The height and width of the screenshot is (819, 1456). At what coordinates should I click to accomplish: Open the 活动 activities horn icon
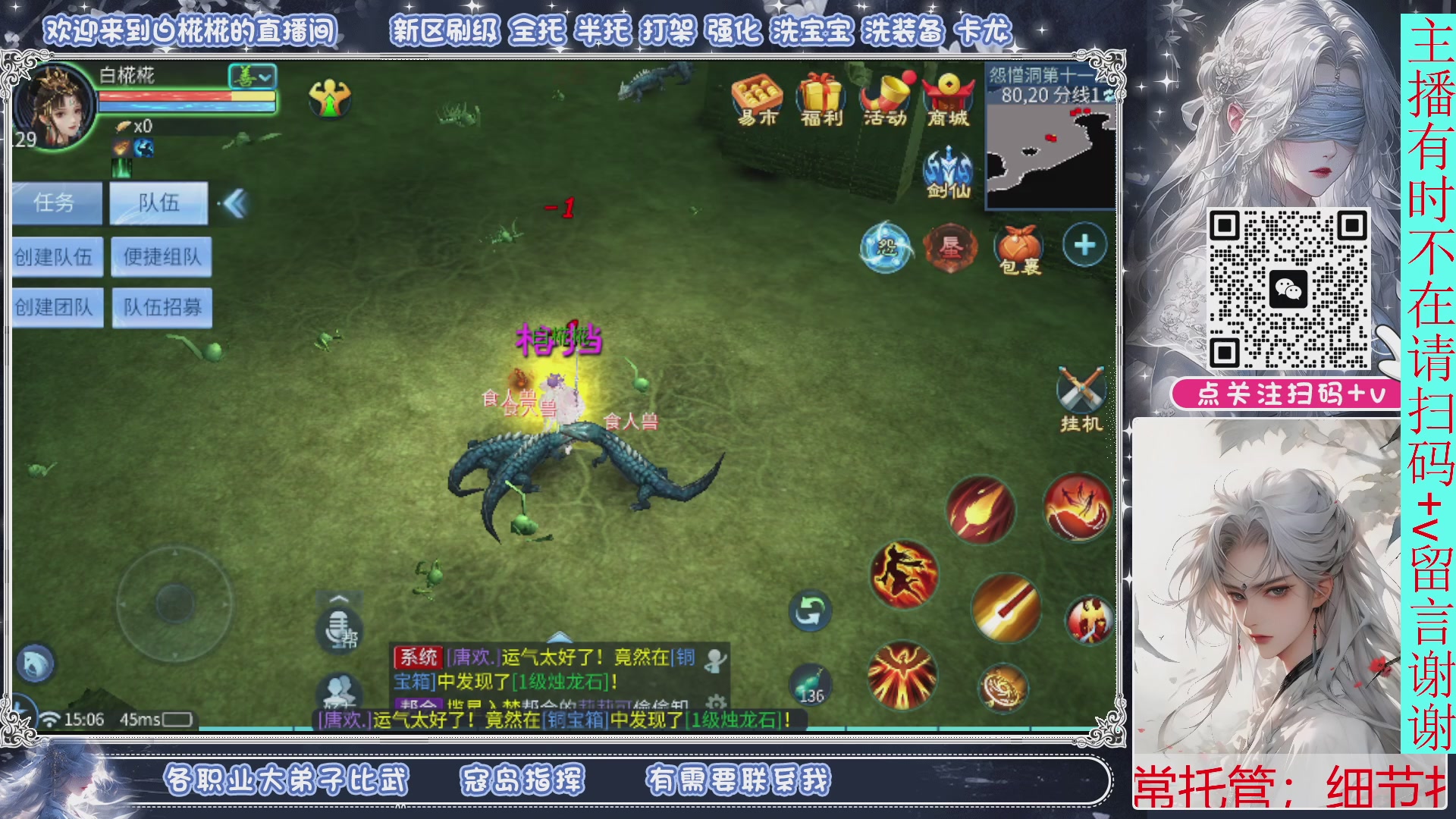(x=882, y=97)
